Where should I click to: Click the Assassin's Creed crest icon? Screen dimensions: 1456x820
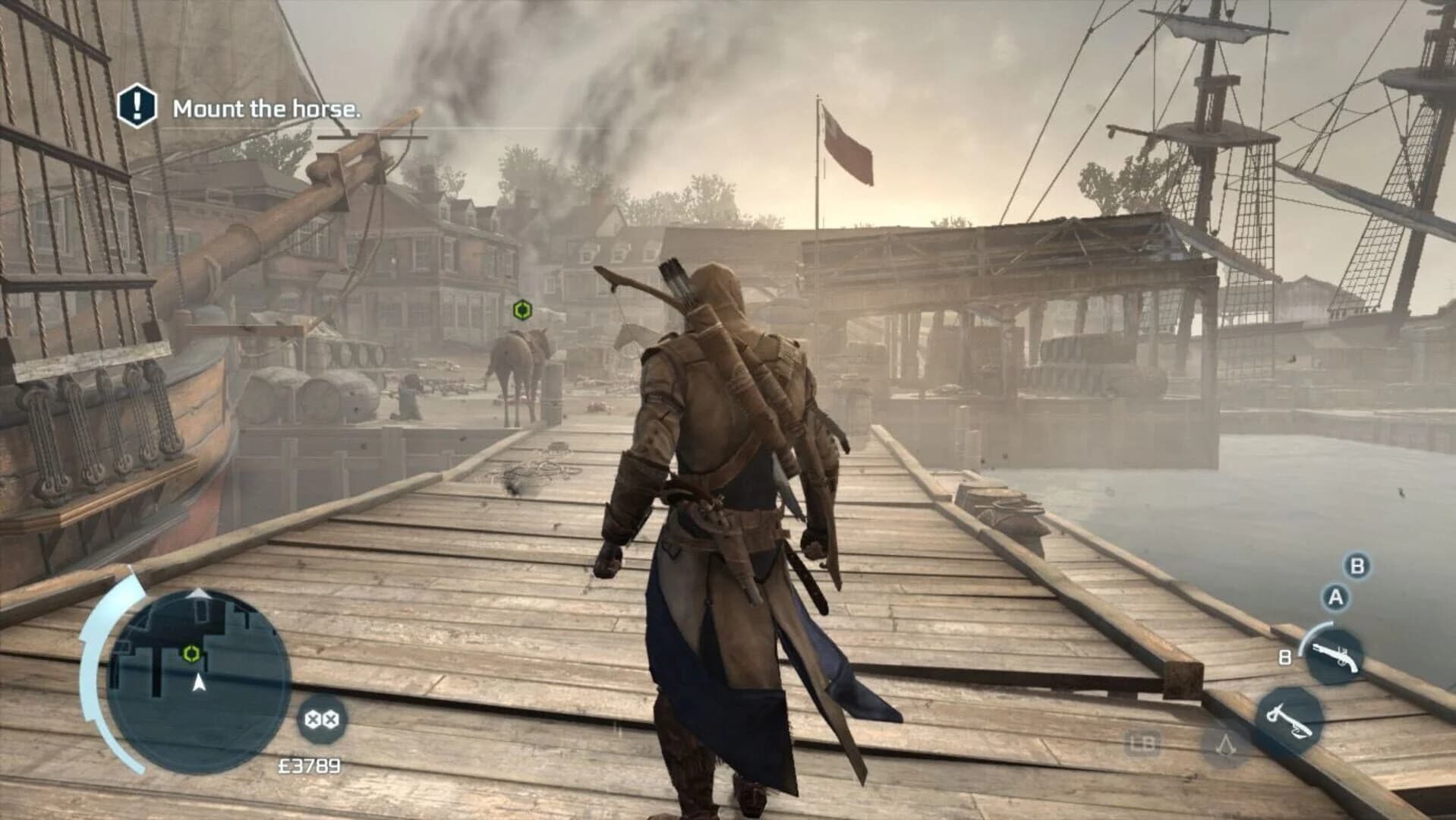pyautogui.click(x=1227, y=745)
